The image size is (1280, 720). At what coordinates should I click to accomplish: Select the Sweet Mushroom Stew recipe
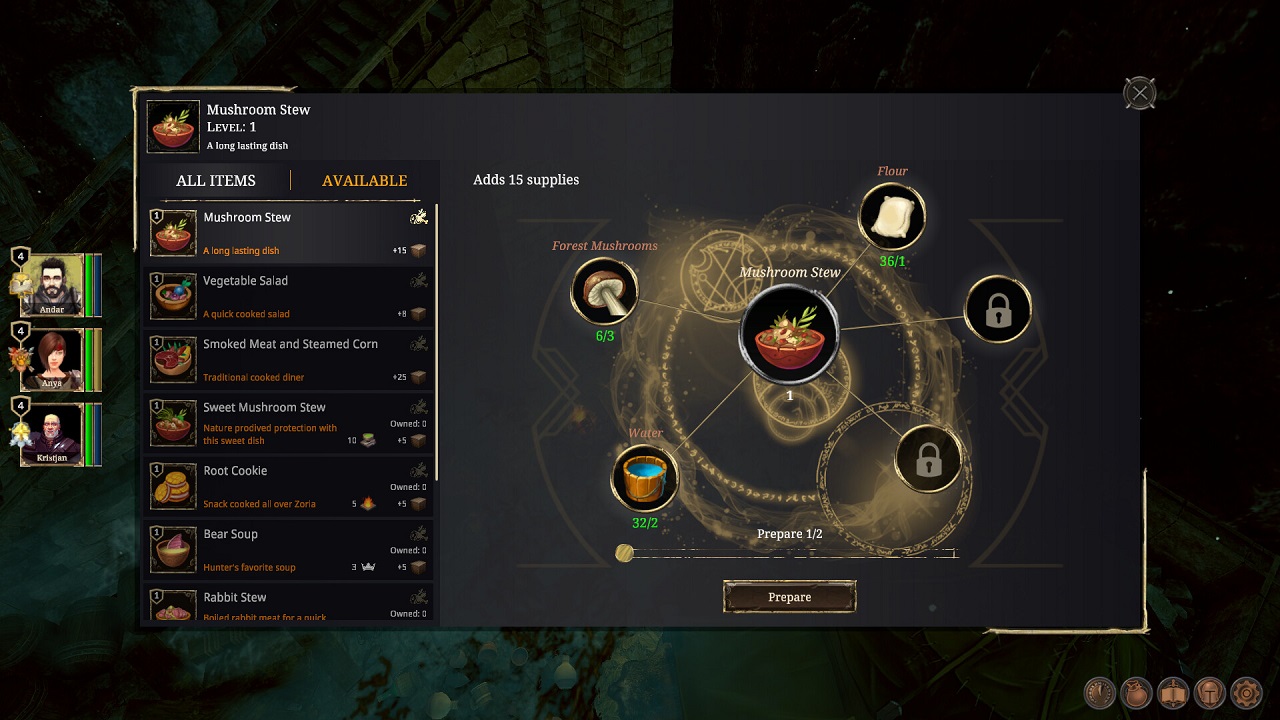coord(289,423)
